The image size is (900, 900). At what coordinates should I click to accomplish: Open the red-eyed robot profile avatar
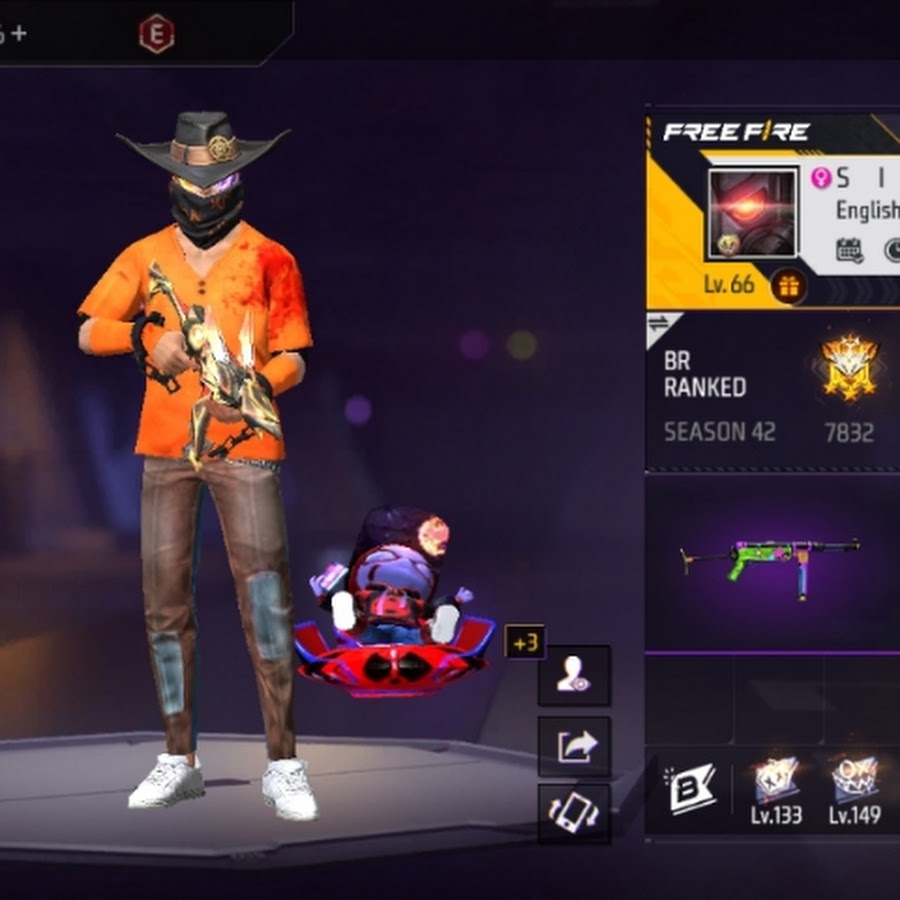(x=752, y=213)
